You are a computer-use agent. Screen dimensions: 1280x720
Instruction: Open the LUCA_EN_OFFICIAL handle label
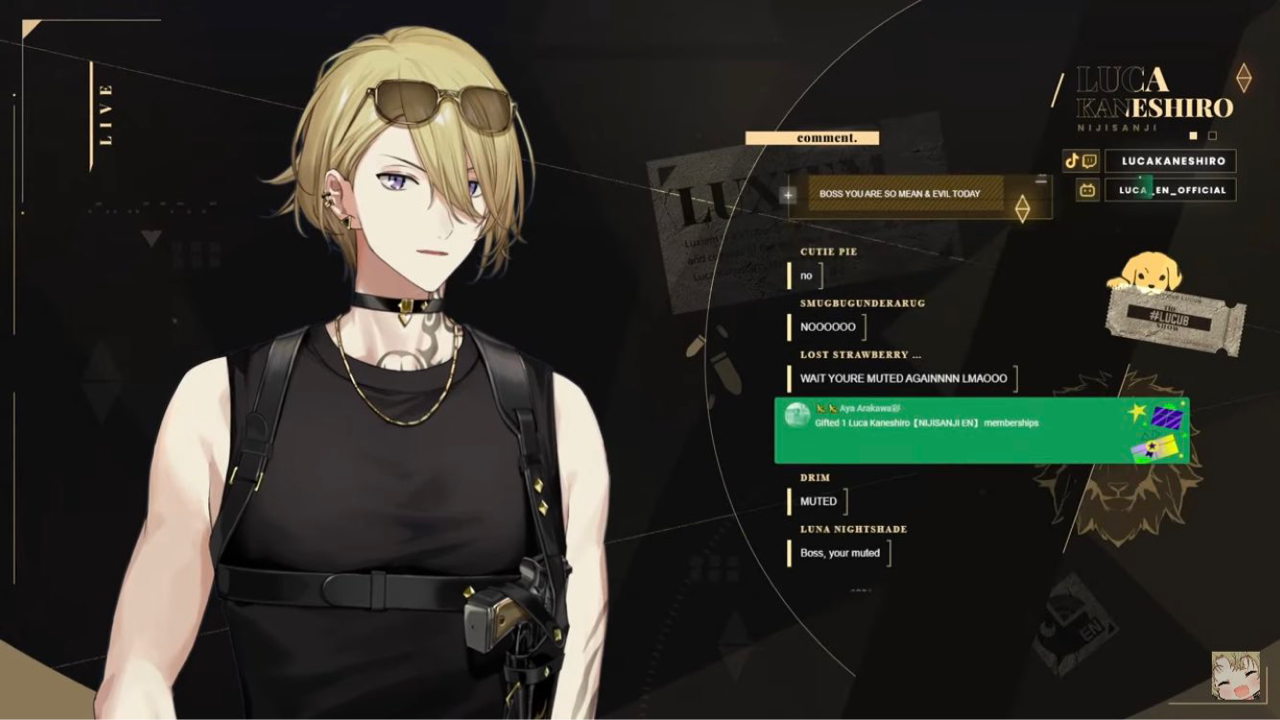(1171, 190)
